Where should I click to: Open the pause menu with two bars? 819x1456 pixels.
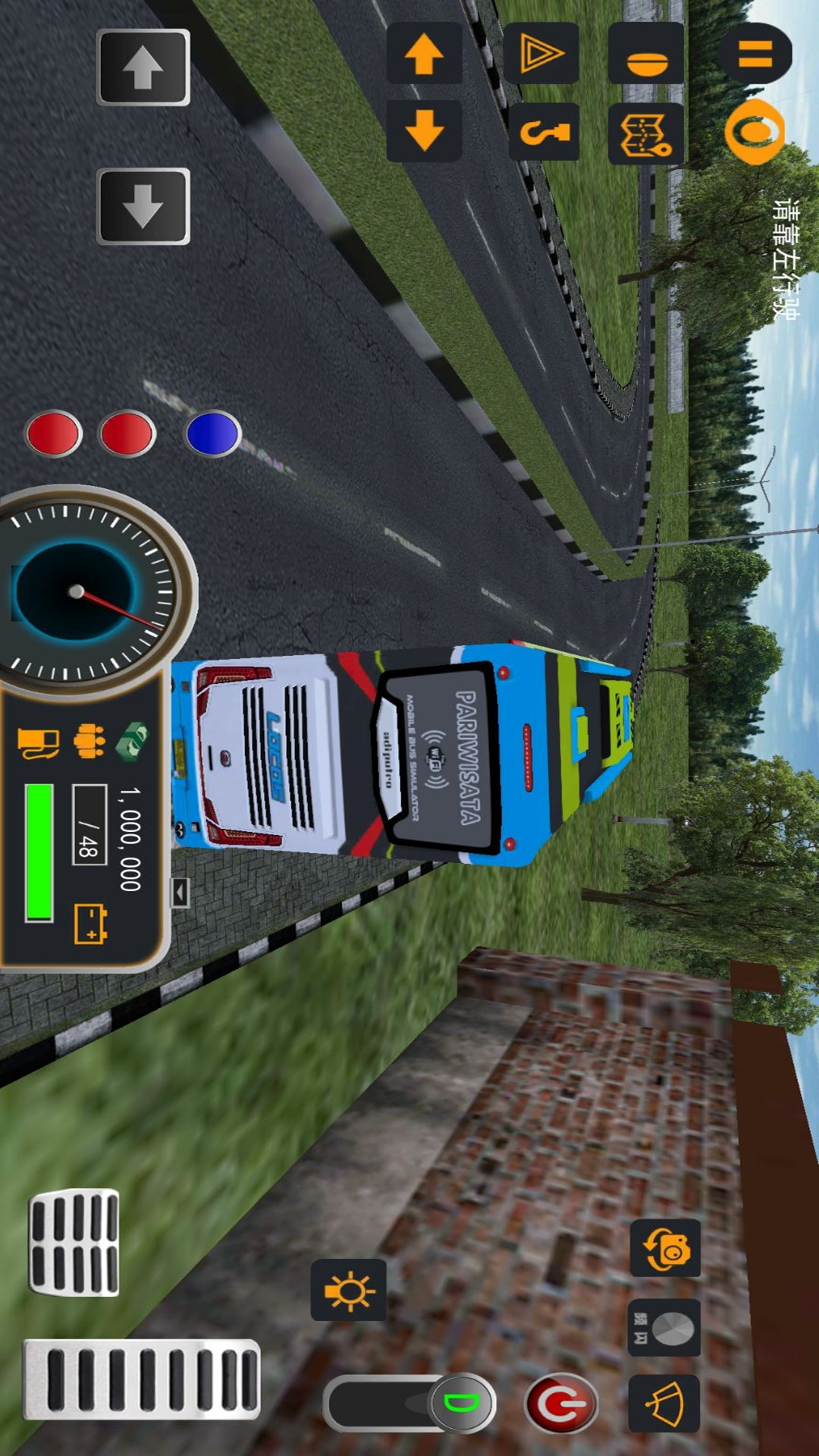755,53
